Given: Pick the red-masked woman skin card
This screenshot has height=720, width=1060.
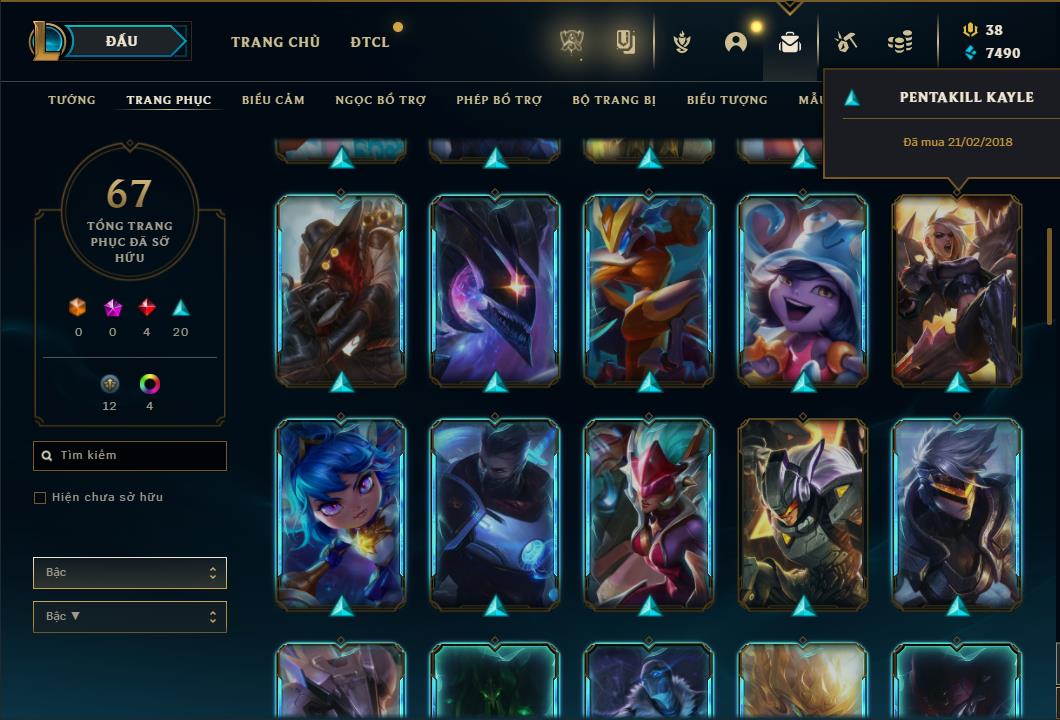Looking at the screenshot, I should [x=649, y=514].
